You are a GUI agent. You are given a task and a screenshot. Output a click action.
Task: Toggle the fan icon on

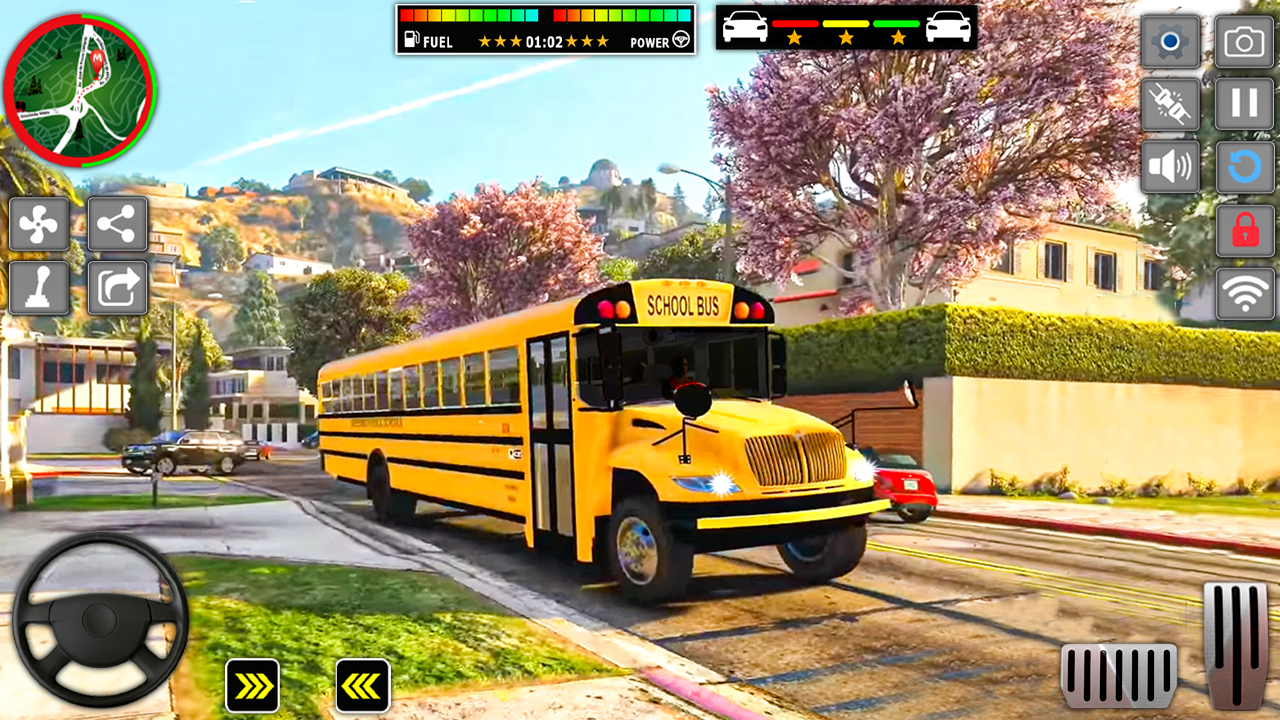[40, 224]
